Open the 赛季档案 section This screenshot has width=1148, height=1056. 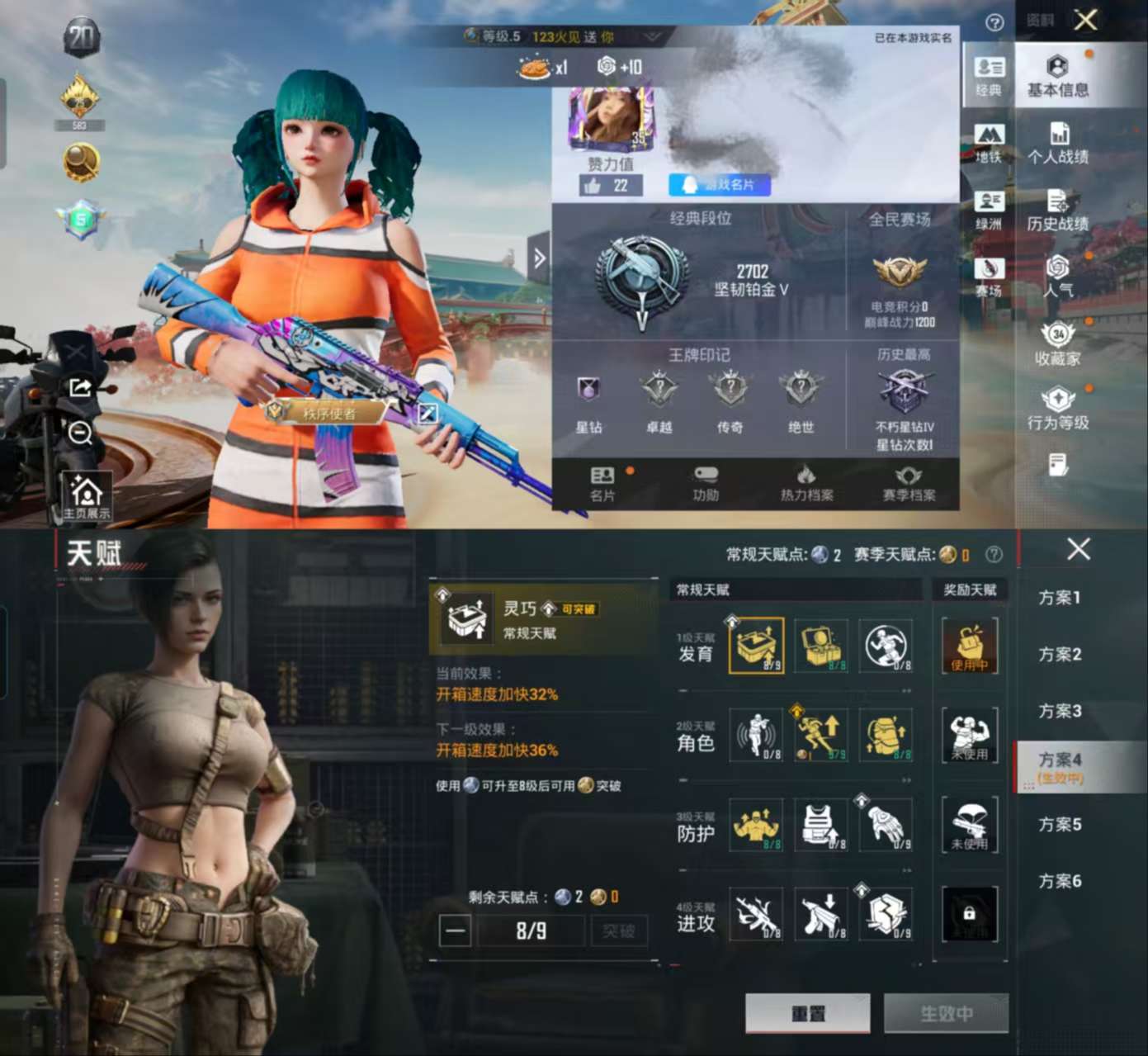(x=909, y=483)
